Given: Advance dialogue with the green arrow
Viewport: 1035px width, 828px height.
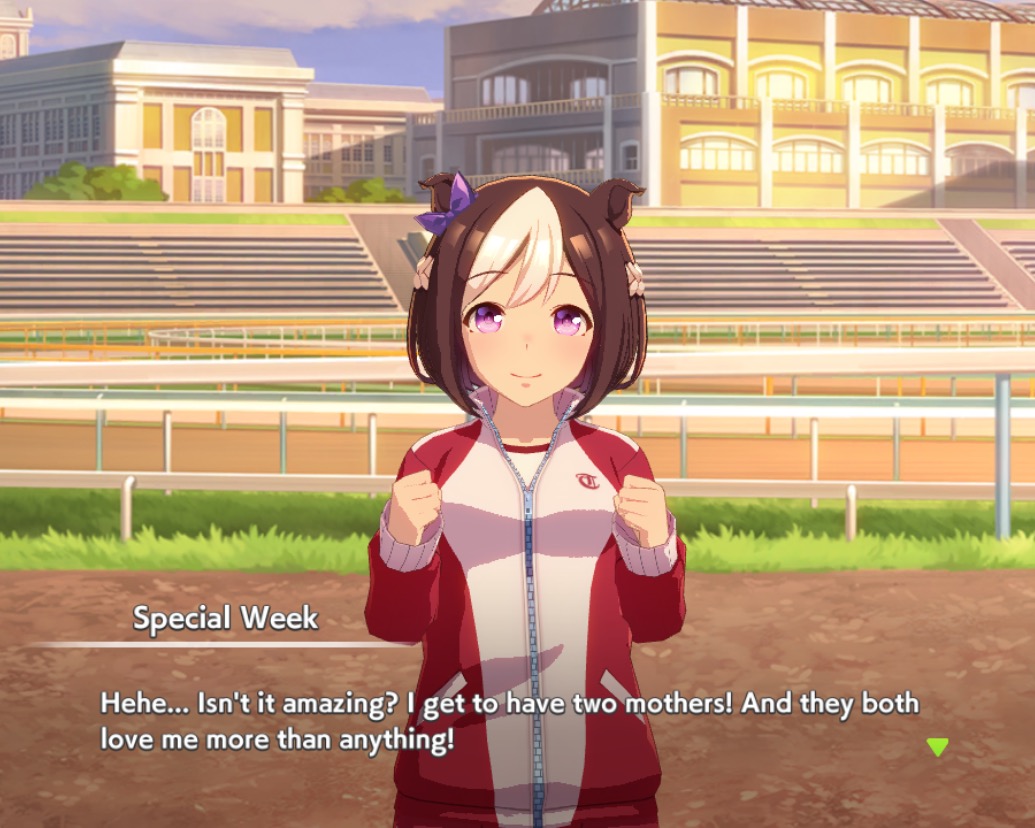Looking at the screenshot, I should click(937, 746).
